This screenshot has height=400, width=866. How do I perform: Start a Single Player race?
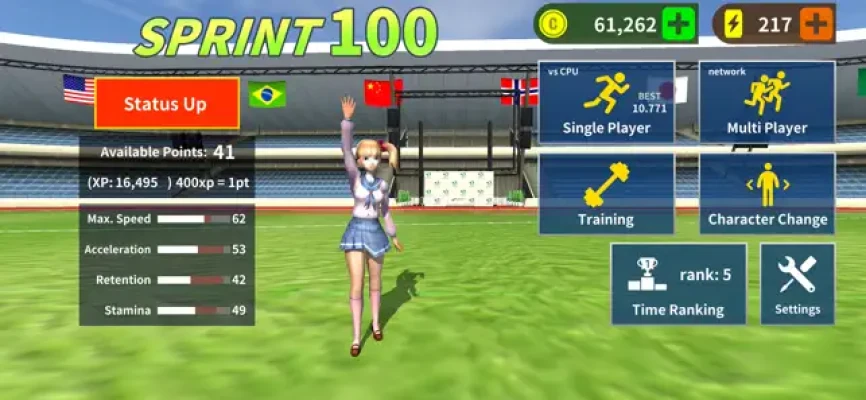click(606, 102)
